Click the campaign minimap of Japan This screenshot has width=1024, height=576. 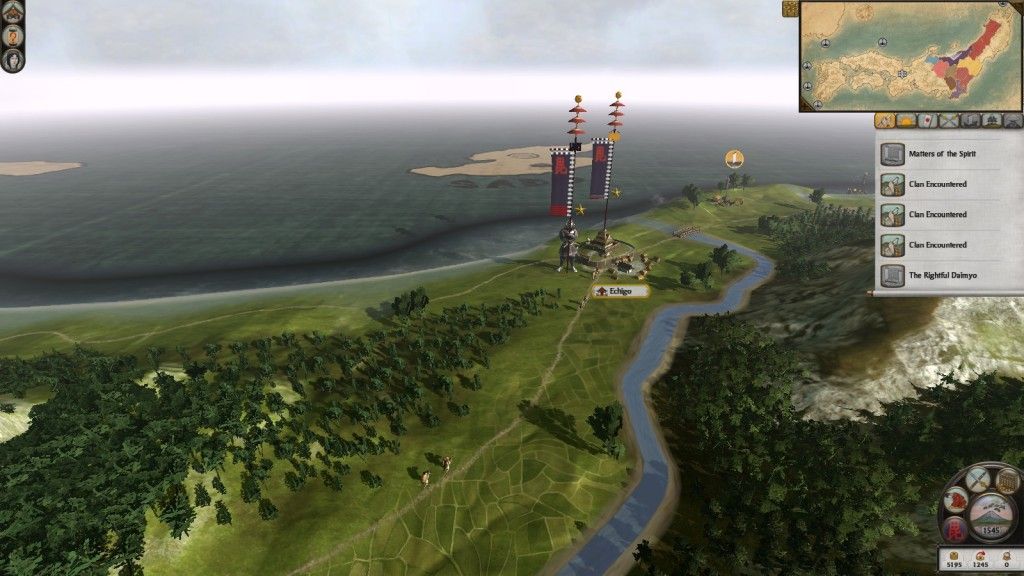point(910,56)
